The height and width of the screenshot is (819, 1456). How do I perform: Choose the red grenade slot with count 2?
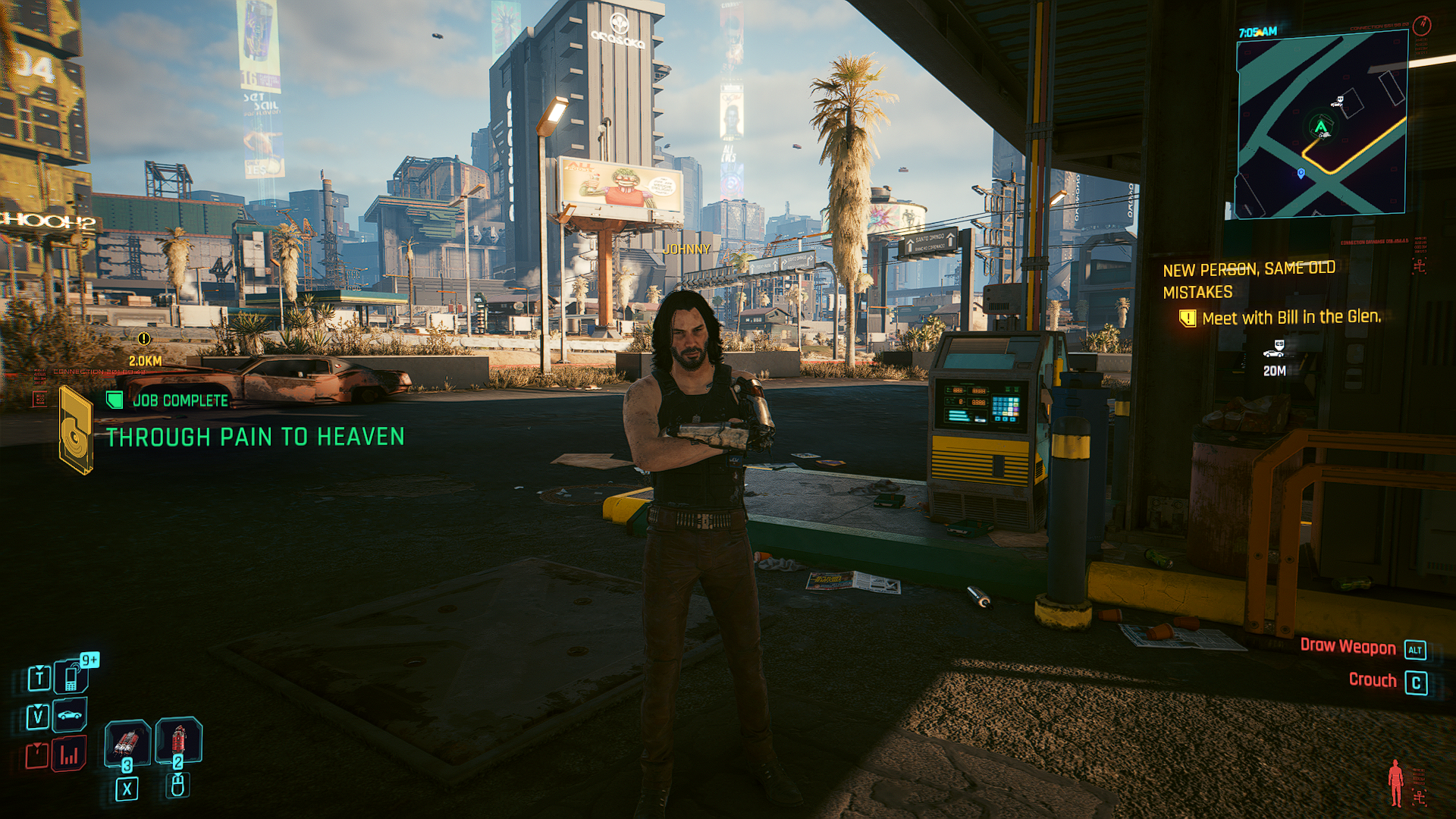(x=179, y=740)
